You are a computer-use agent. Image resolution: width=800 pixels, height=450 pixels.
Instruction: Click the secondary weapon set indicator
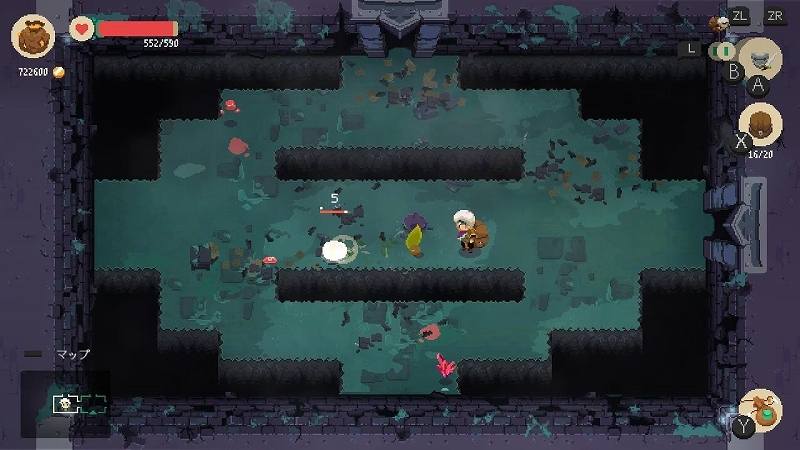coord(721,50)
